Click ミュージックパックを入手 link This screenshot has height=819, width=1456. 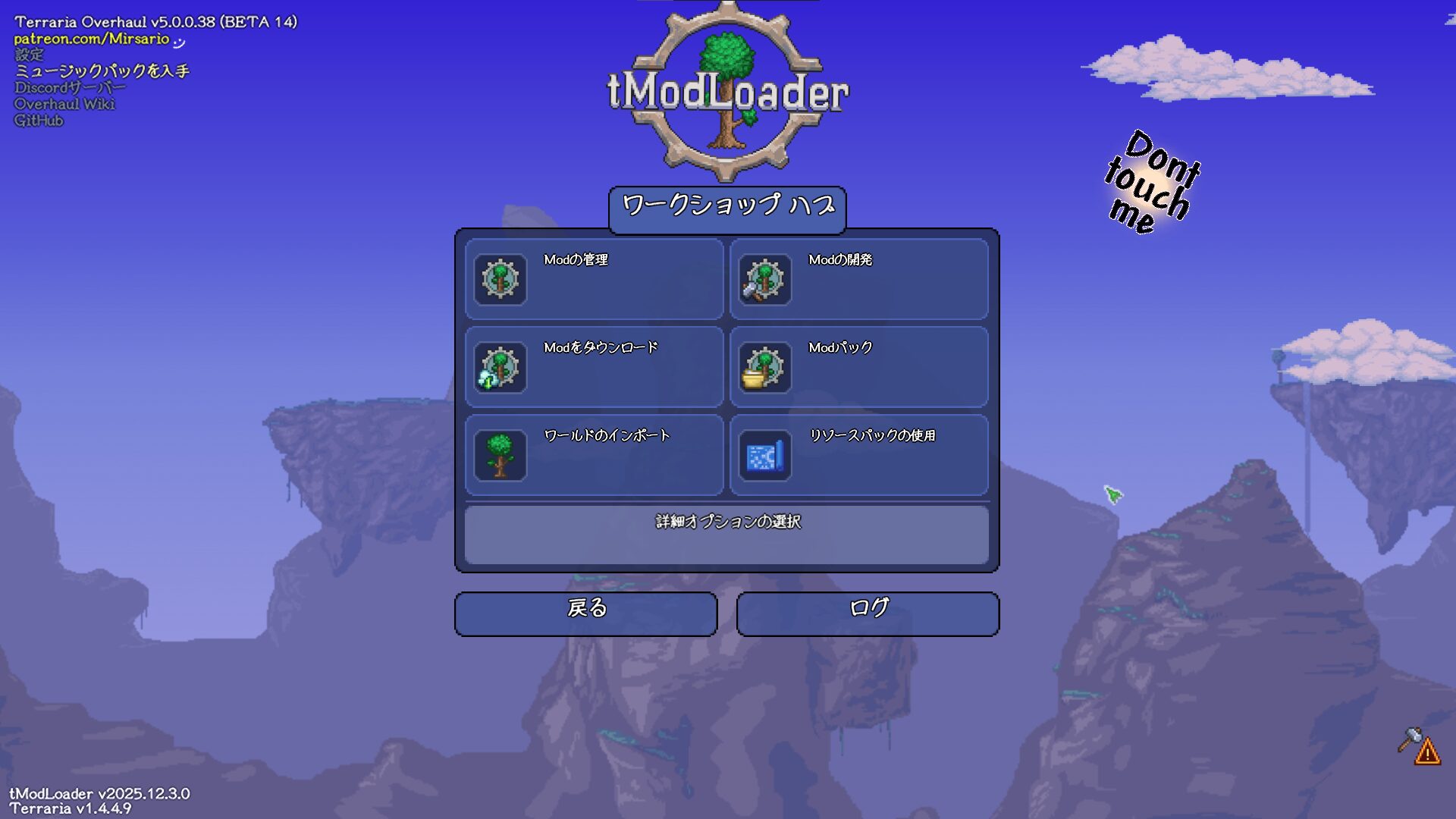[102, 71]
